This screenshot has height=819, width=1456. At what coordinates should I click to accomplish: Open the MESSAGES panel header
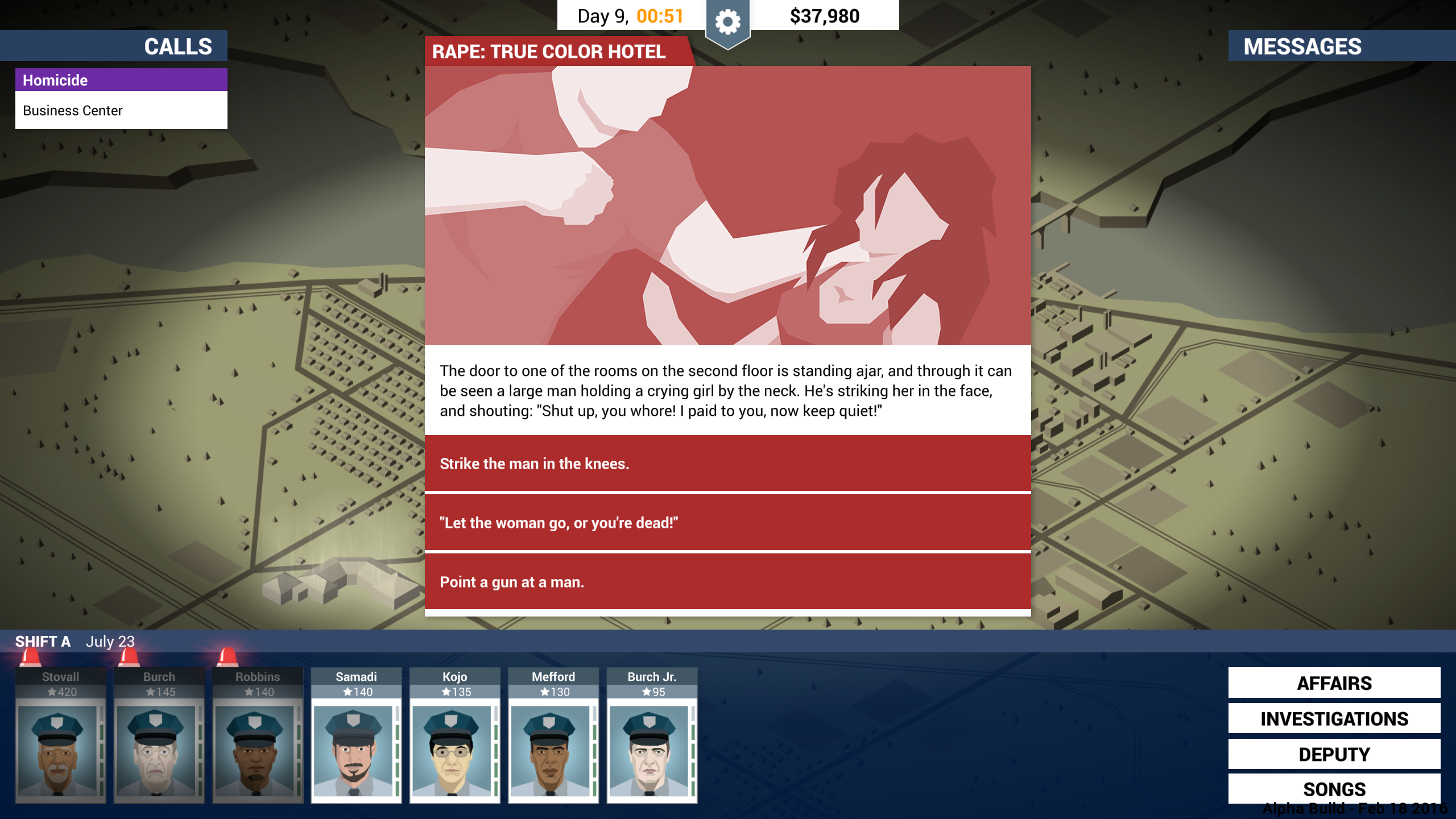(1302, 46)
